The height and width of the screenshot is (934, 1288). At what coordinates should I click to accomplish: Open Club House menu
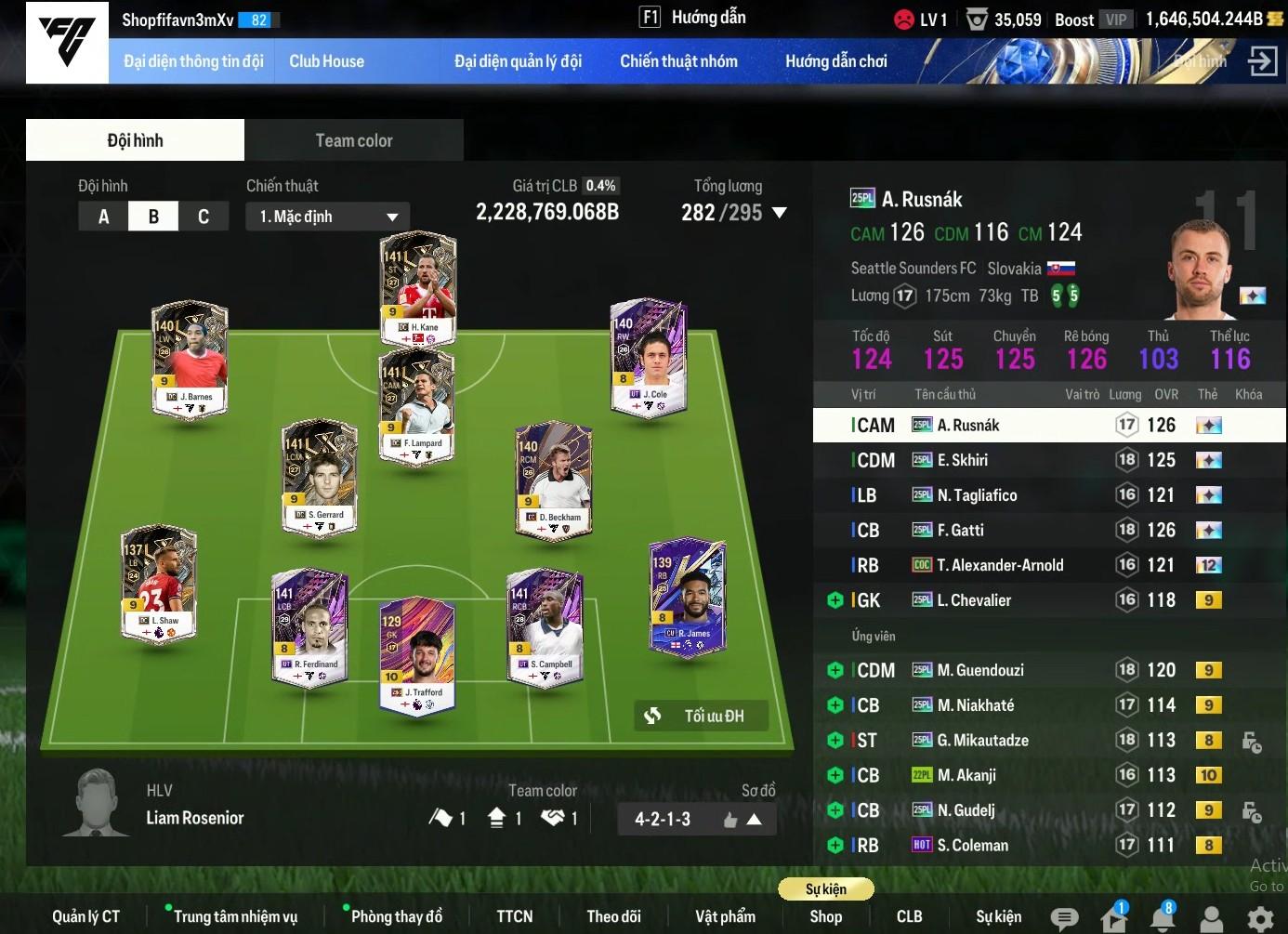[x=326, y=61]
